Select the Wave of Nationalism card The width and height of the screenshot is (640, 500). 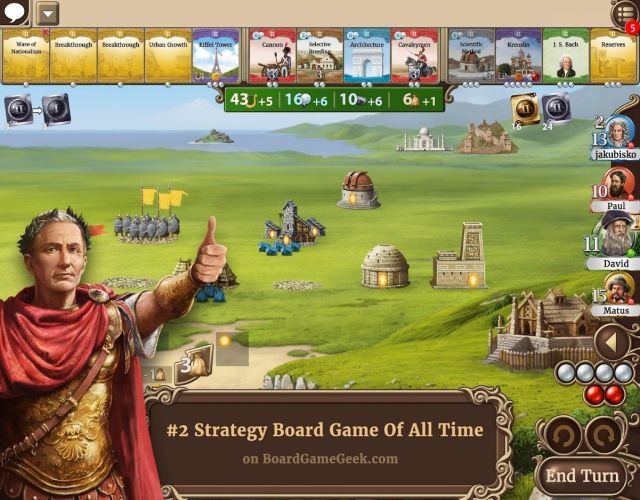pos(24,56)
